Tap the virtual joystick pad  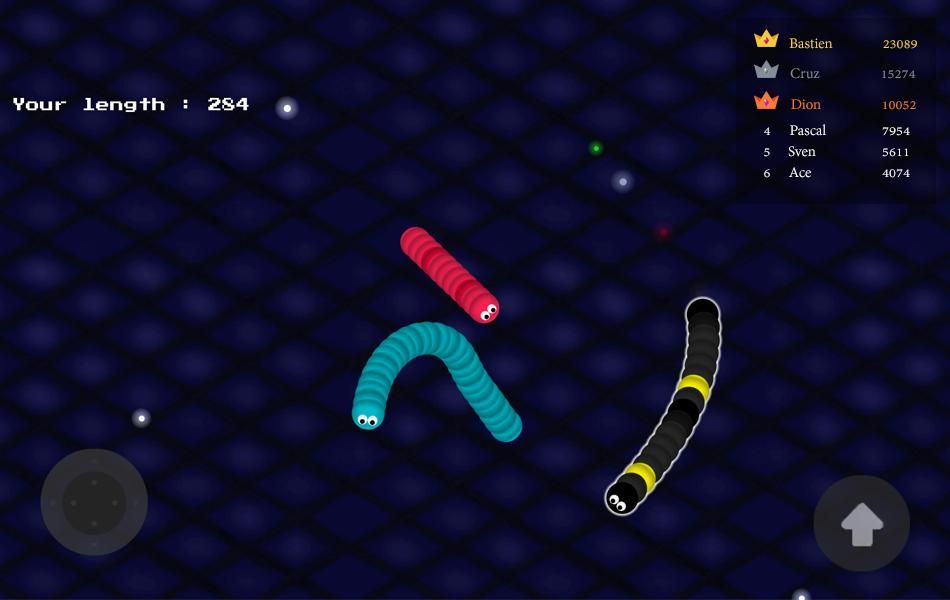(94, 502)
